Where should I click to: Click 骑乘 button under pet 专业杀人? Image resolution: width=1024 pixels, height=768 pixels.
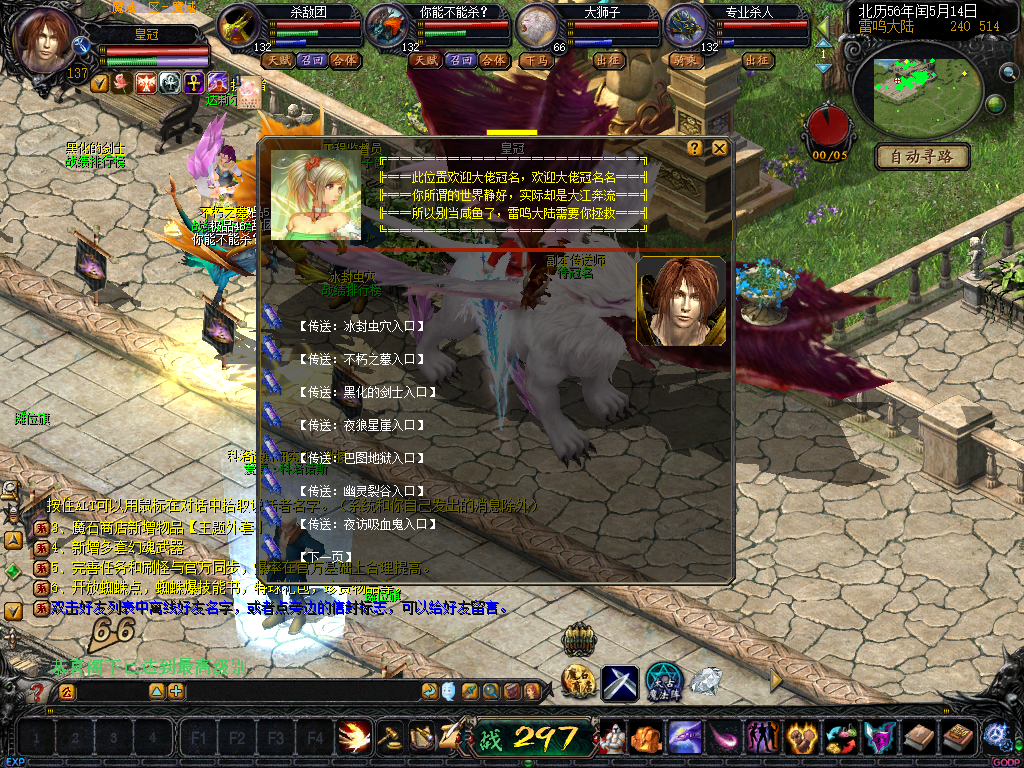685,60
